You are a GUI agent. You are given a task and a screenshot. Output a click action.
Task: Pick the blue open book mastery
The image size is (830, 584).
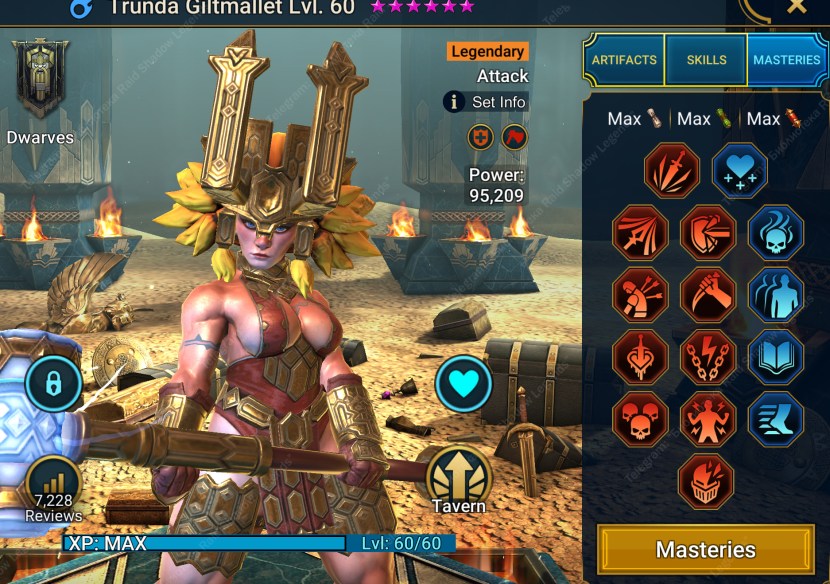coord(775,357)
